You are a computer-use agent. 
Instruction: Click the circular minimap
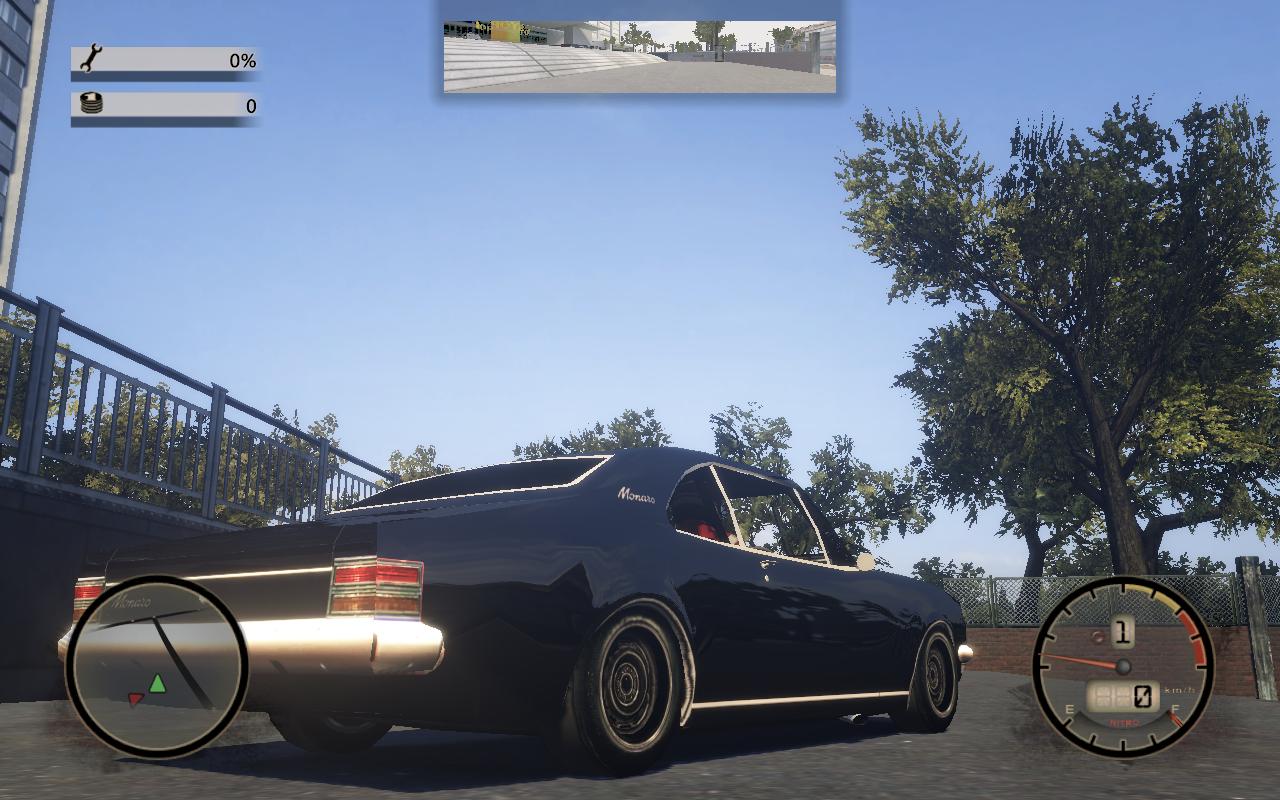click(x=156, y=665)
